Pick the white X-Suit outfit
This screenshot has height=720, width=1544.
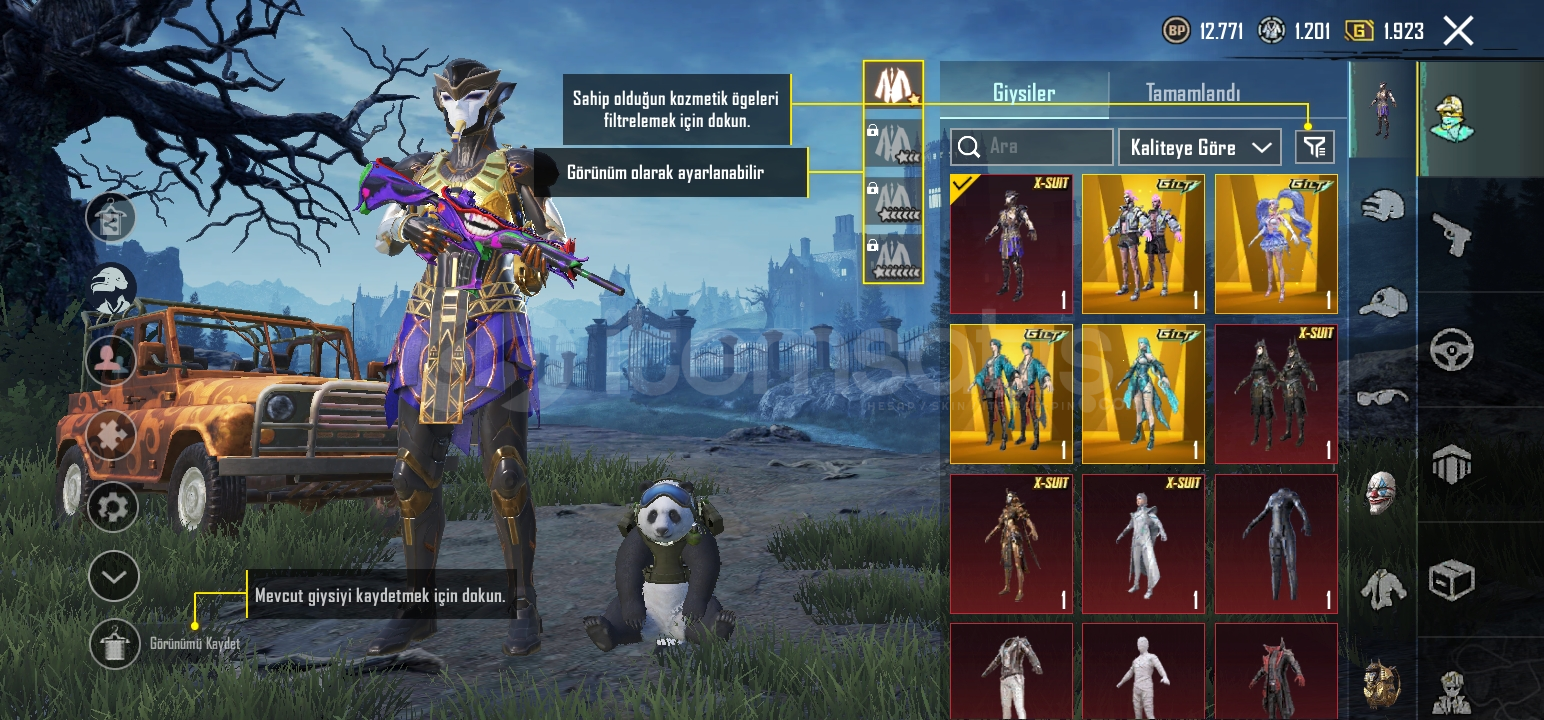[x=1143, y=544]
